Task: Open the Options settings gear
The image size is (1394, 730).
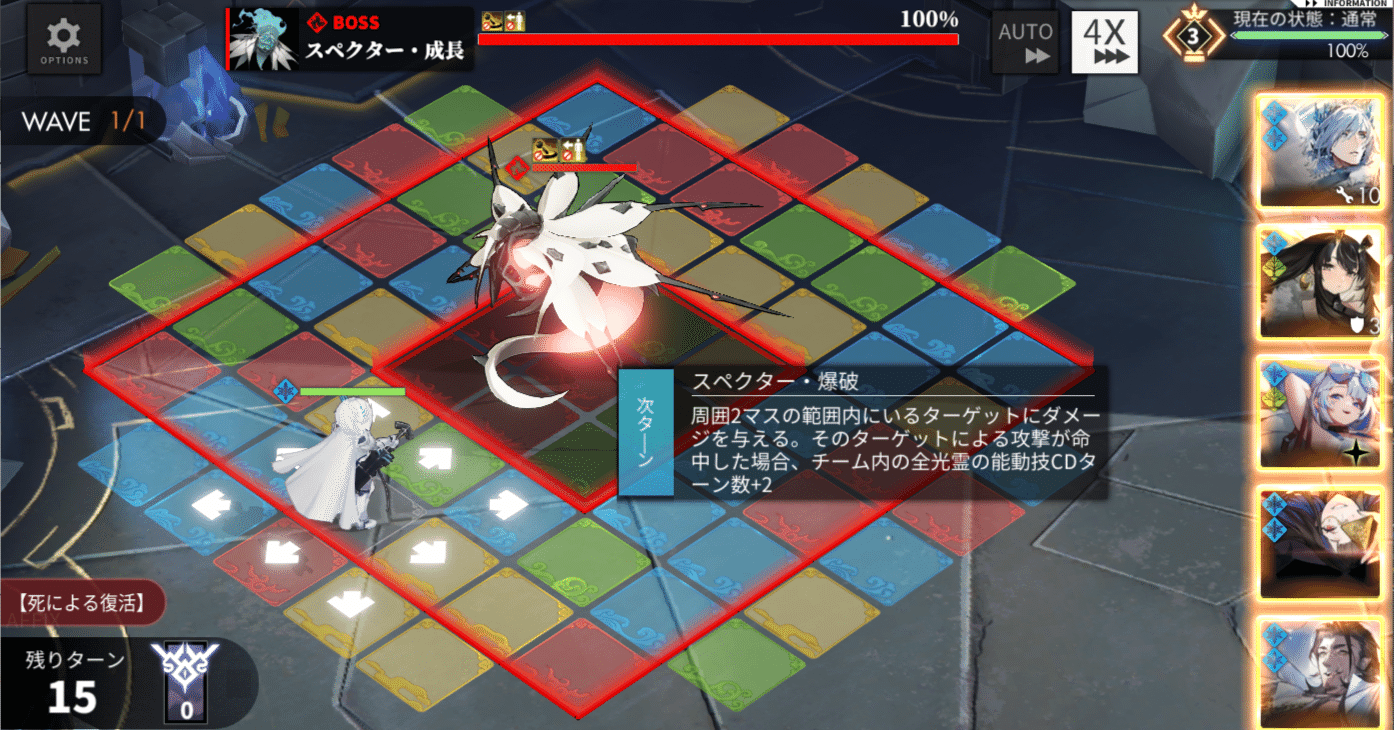Action: (x=63, y=38)
